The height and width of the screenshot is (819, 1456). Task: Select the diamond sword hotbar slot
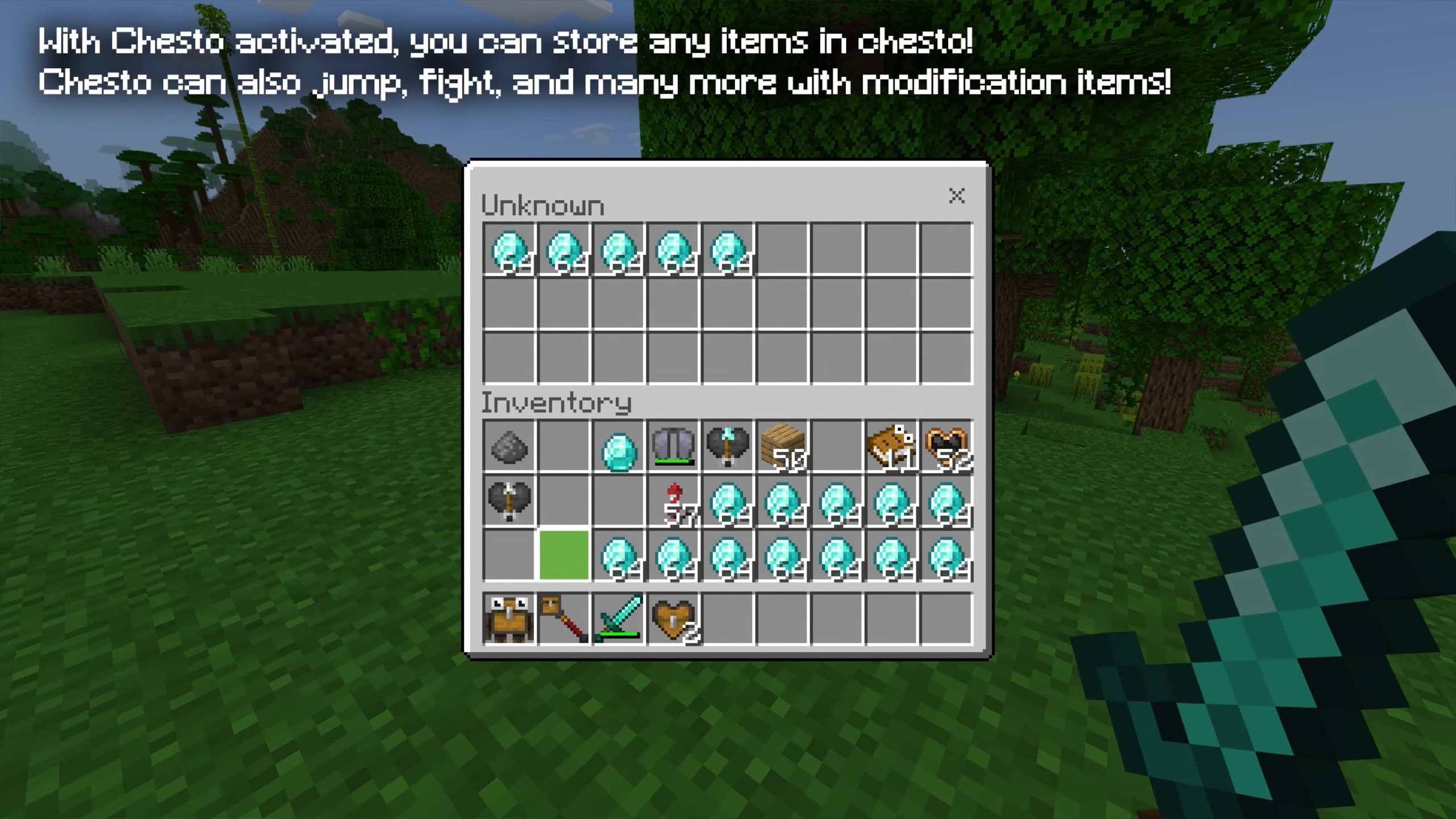point(618,619)
